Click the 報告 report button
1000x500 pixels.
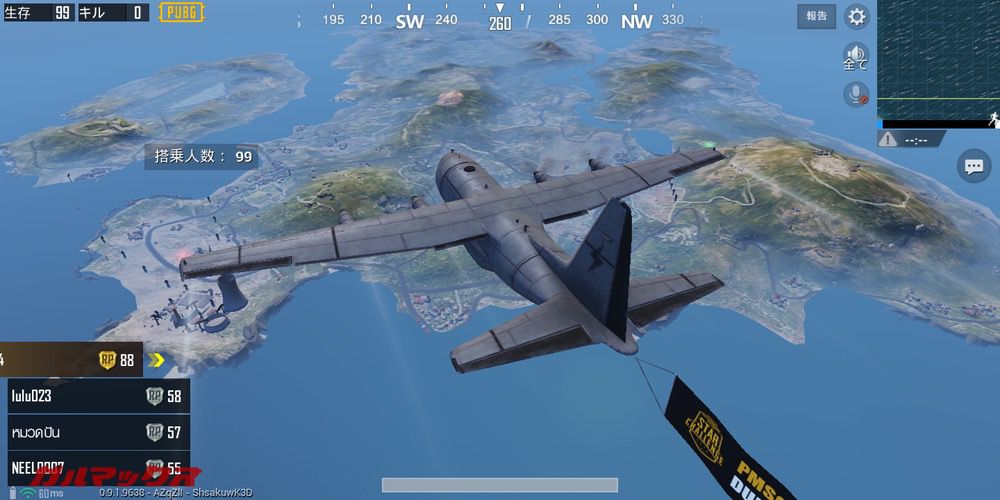pyautogui.click(x=817, y=16)
